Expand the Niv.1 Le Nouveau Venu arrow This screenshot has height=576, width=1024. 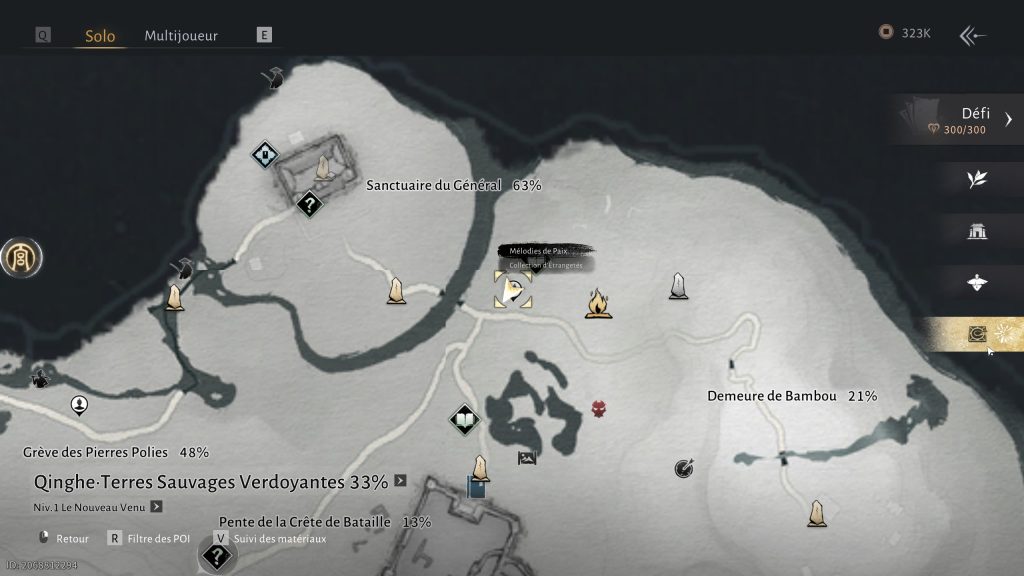pyautogui.click(x=156, y=508)
